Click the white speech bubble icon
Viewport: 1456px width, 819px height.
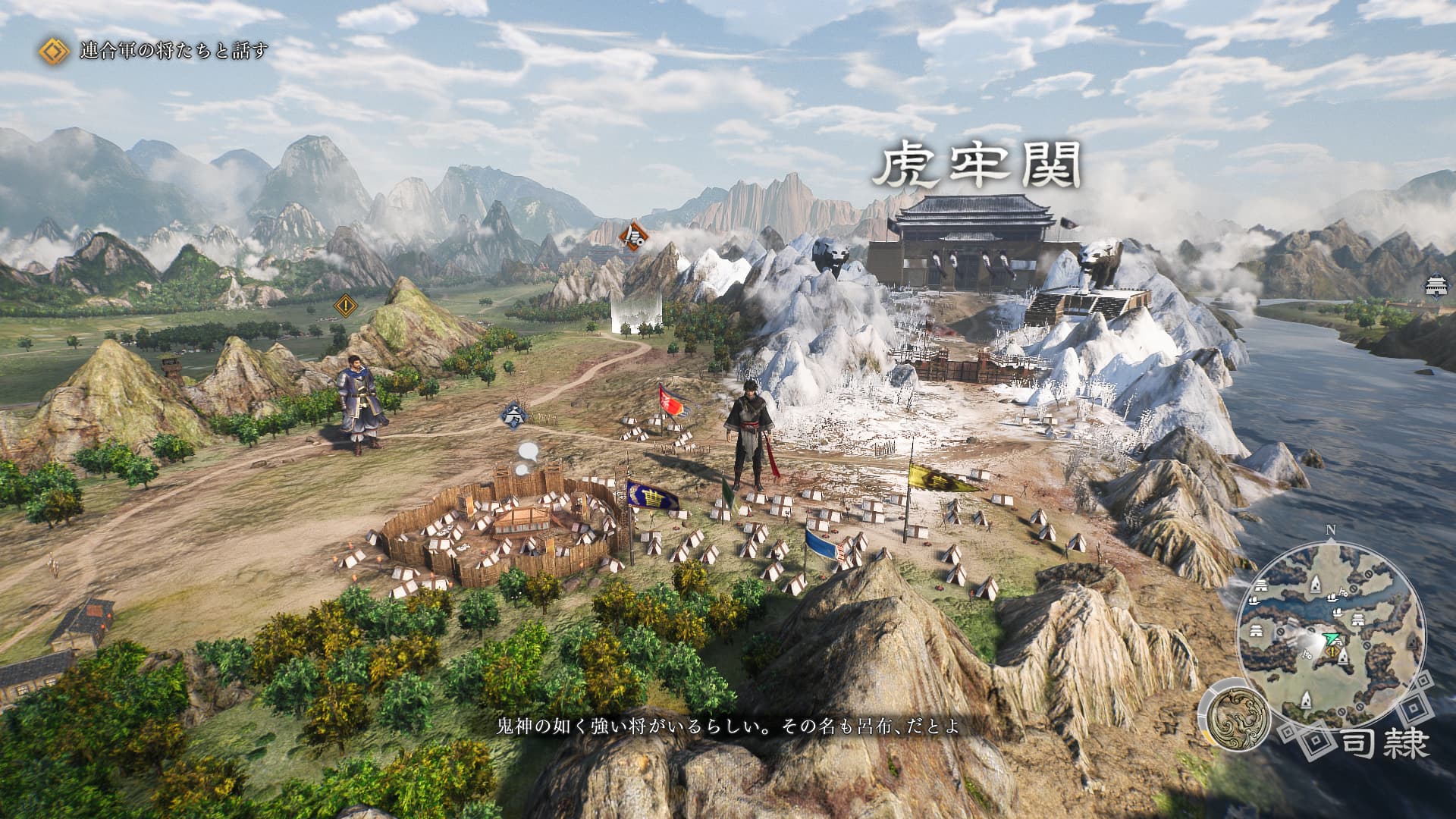coord(526,453)
